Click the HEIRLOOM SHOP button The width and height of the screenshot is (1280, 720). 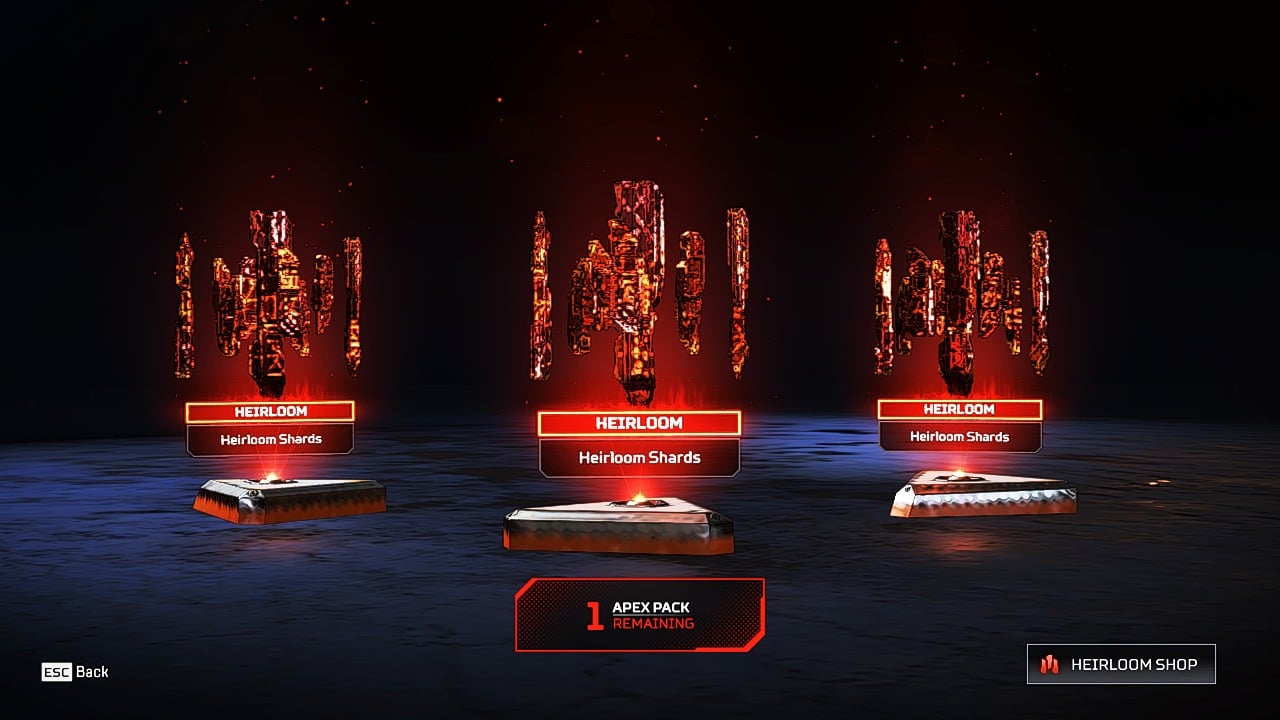click(x=1120, y=663)
